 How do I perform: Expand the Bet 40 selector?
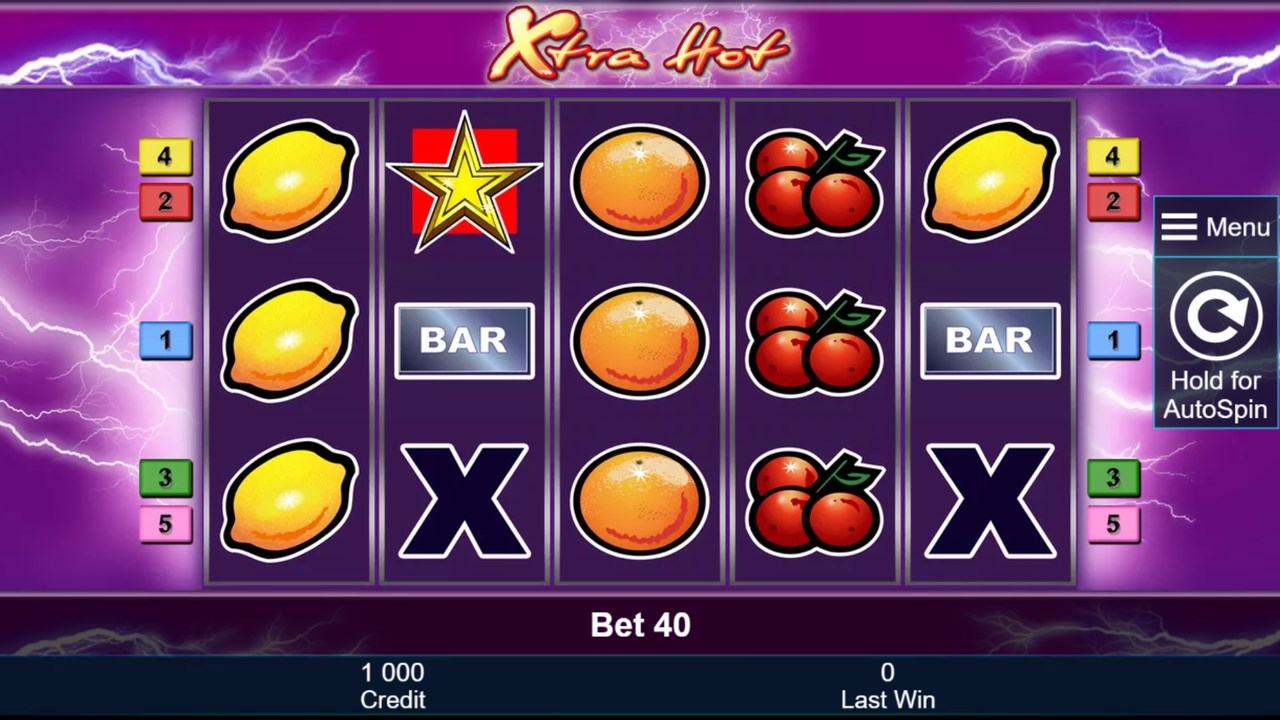(x=638, y=624)
